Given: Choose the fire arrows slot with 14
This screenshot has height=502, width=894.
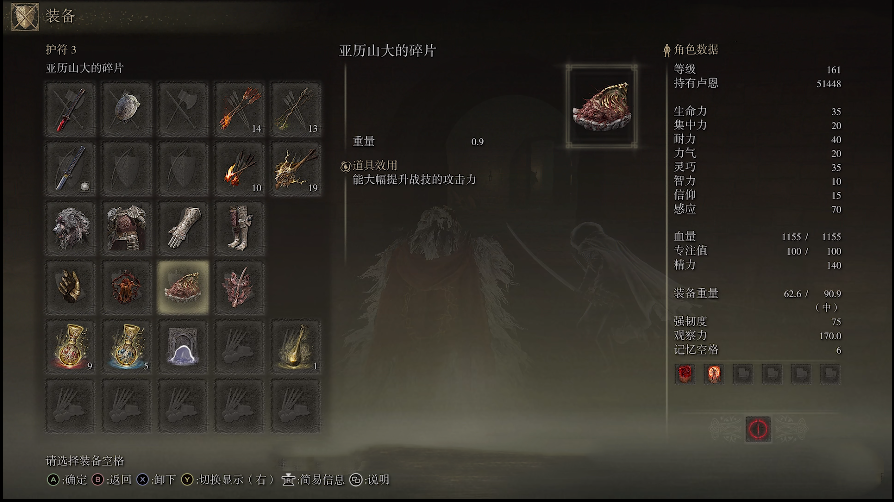Looking at the screenshot, I should 240,109.
